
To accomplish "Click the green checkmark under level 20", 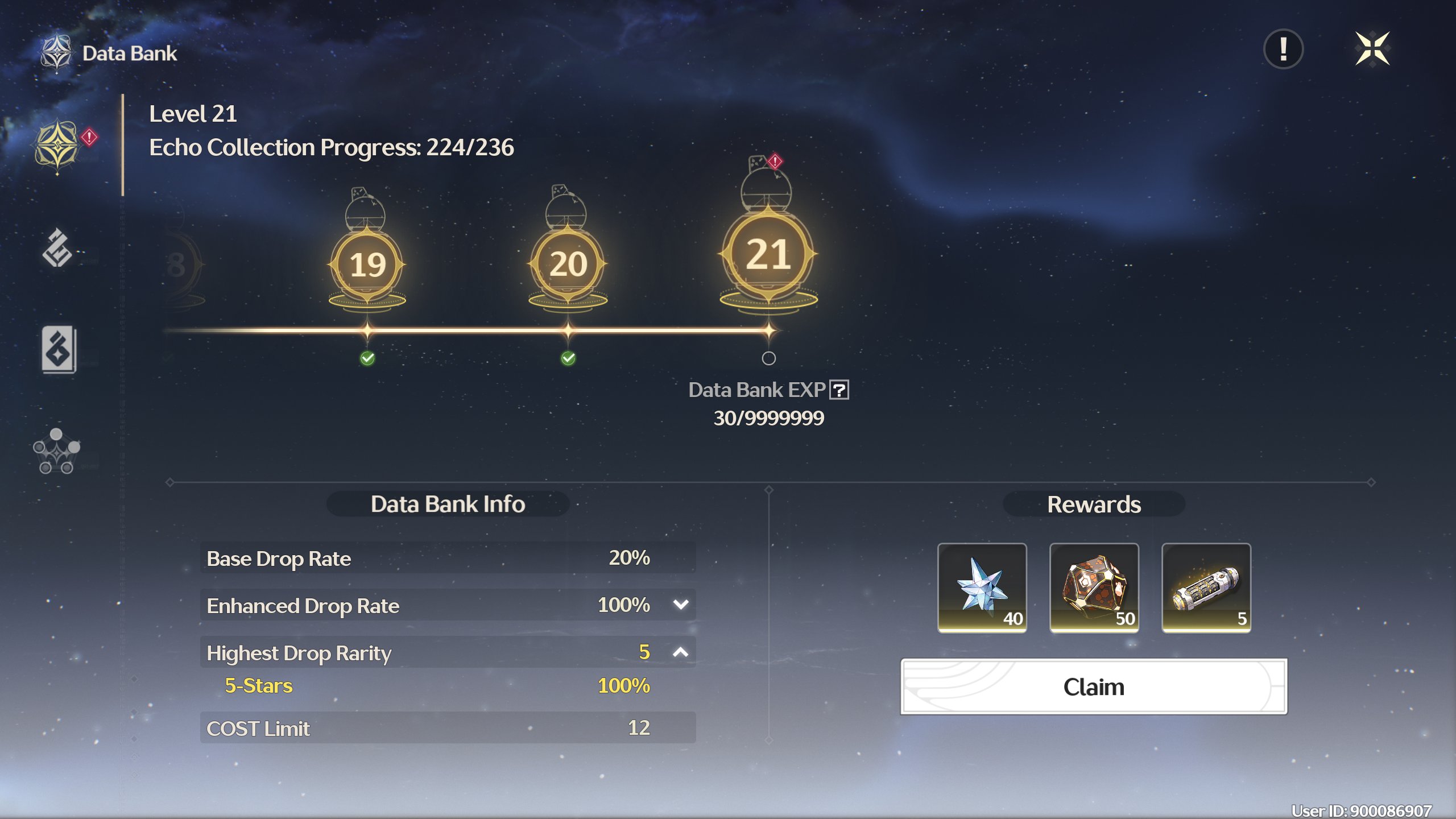I will coord(568,358).
